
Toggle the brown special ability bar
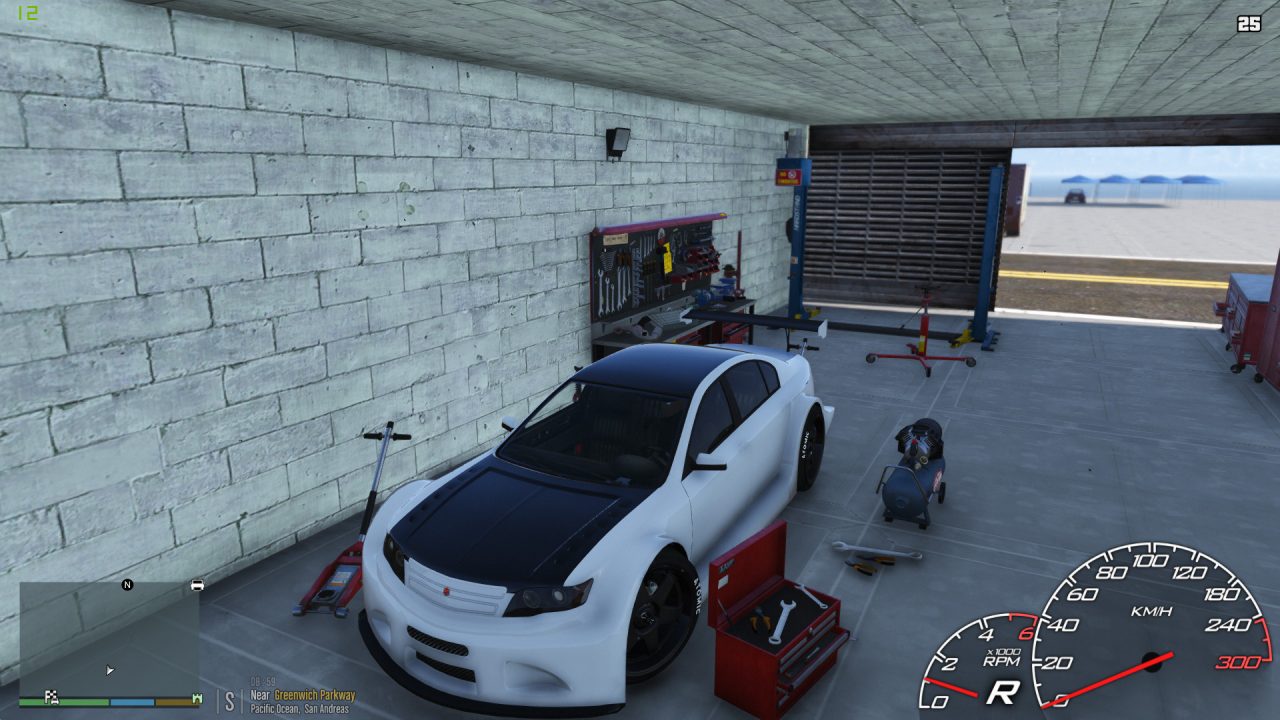pos(175,700)
